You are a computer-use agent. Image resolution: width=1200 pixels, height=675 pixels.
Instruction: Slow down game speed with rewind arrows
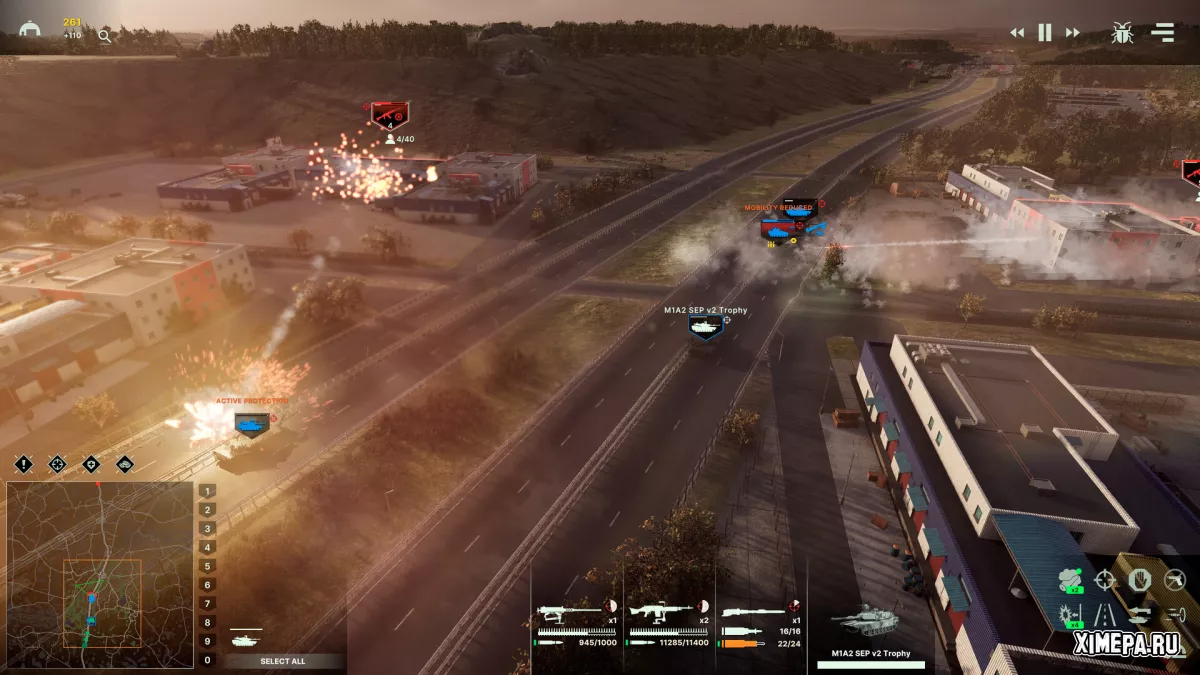[x=1017, y=33]
